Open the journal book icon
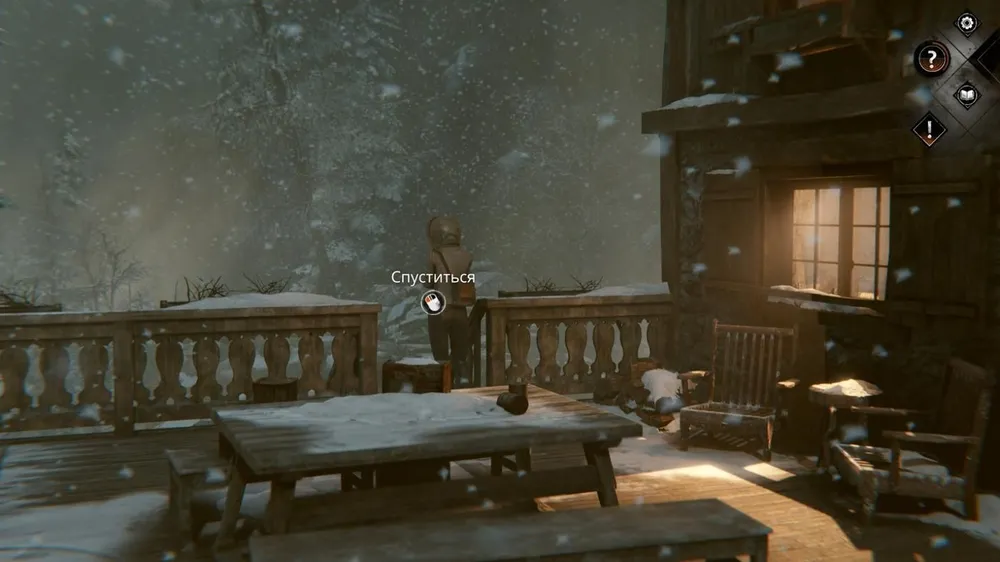Viewport: 1000px width, 562px height. click(966, 95)
